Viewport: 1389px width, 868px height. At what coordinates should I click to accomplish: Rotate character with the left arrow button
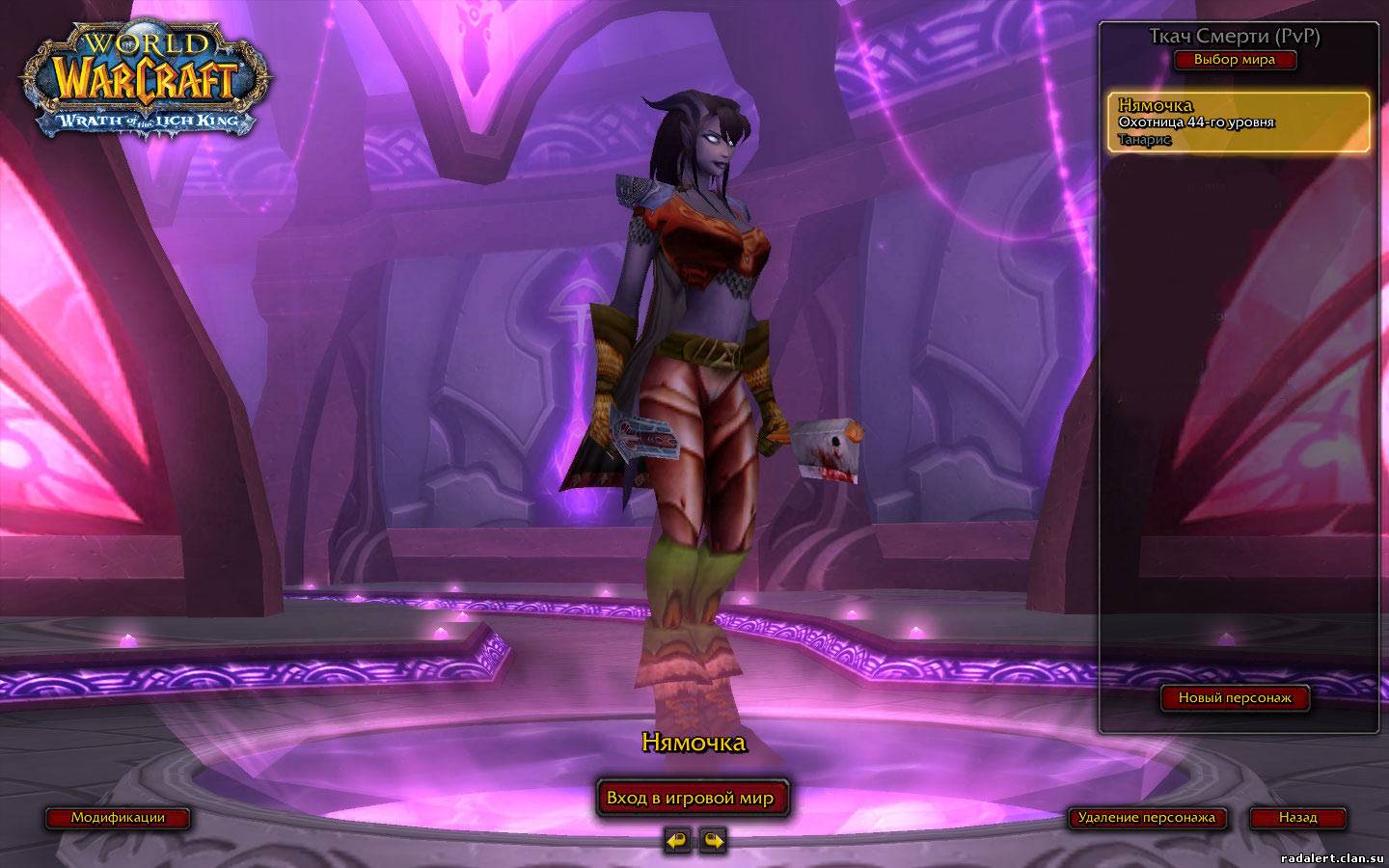tap(677, 841)
